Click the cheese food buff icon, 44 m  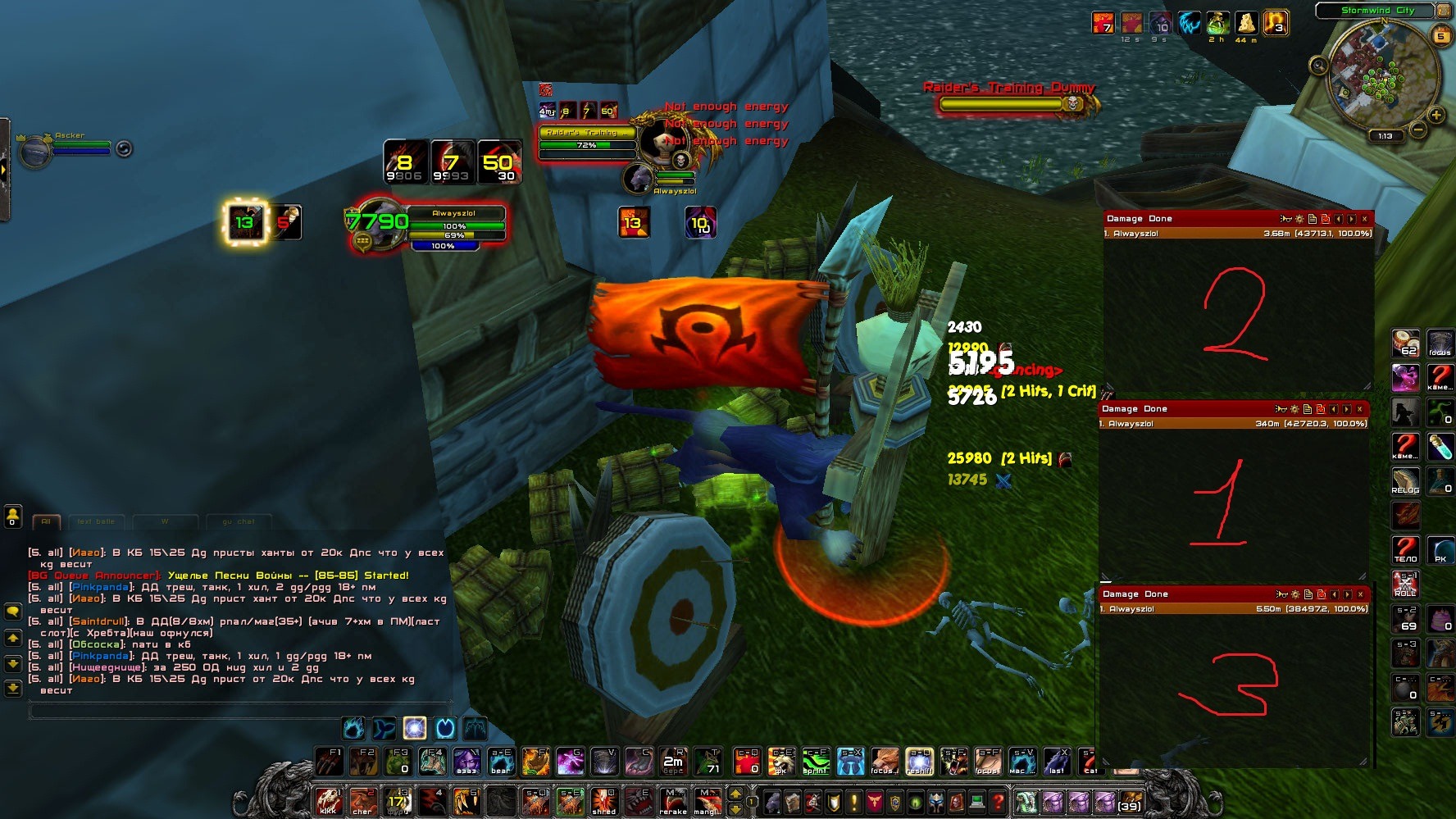tap(1246, 23)
